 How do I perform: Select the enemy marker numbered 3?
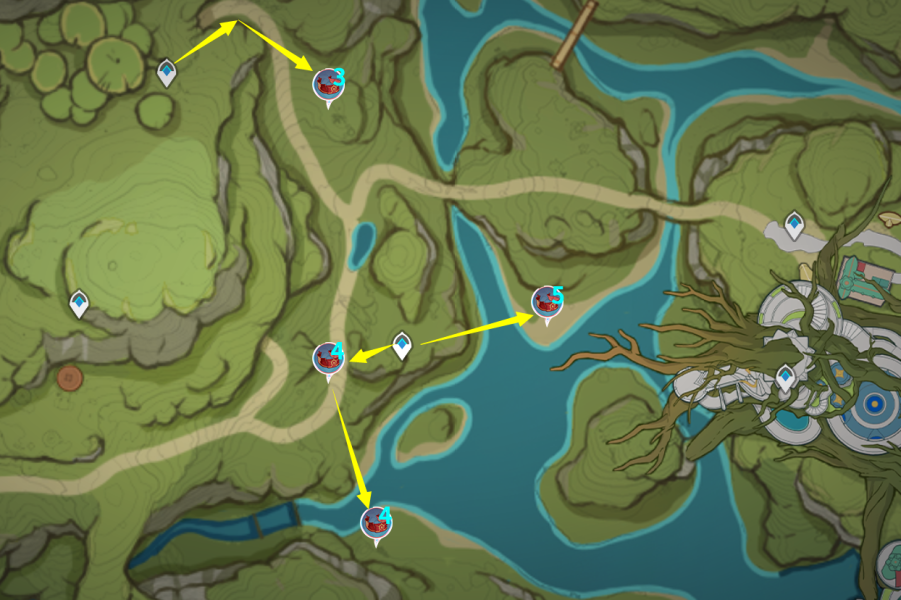[x=328, y=84]
